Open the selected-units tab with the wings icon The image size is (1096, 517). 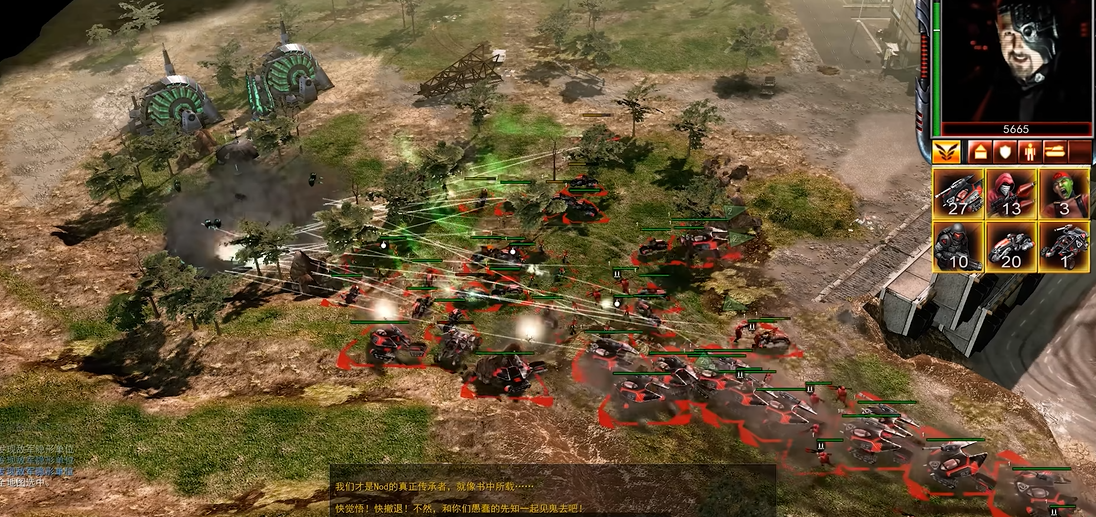(x=946, y=152)
